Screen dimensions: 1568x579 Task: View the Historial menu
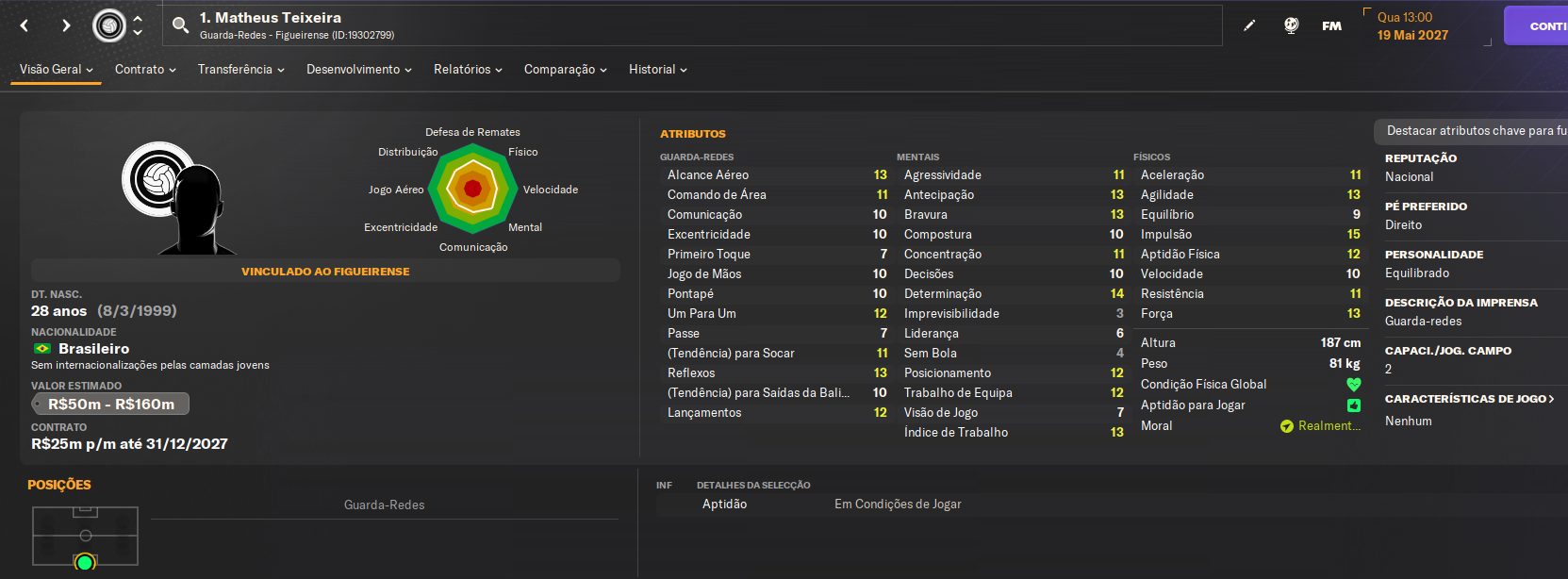point(657,70)
